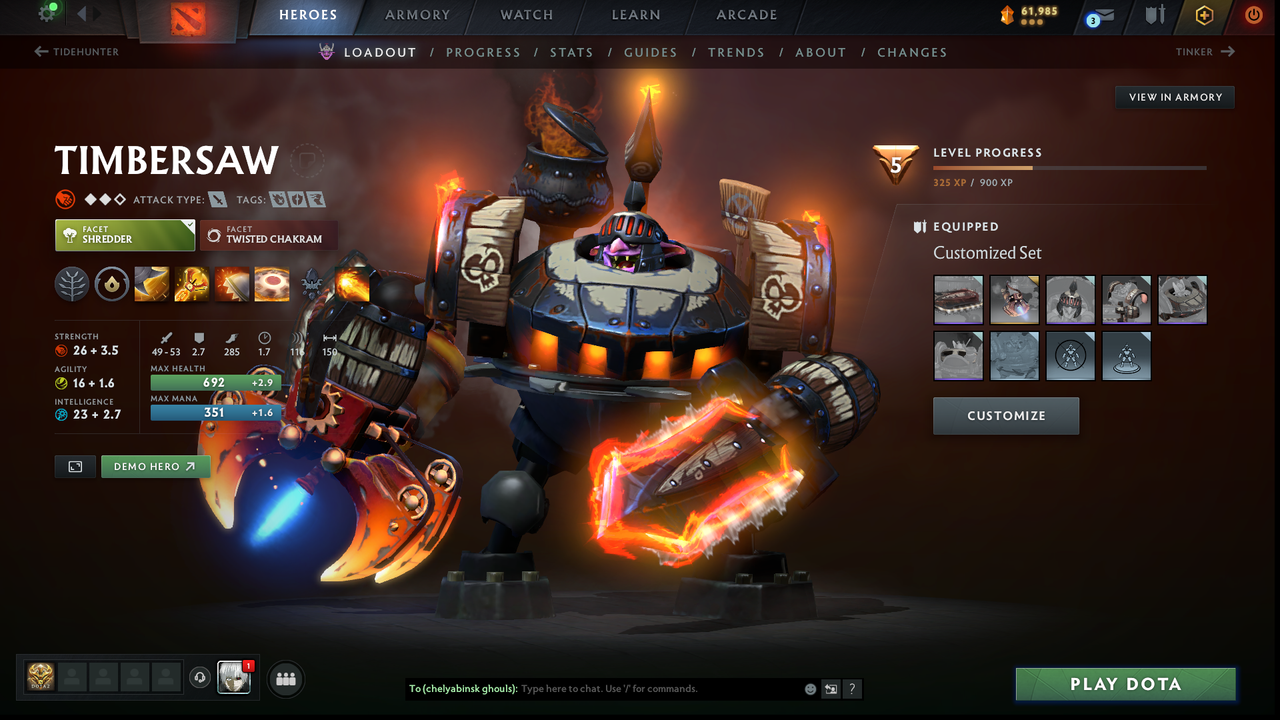Switch to the STATS tab
The image size is (1280, 720).
tap(571, 52)
